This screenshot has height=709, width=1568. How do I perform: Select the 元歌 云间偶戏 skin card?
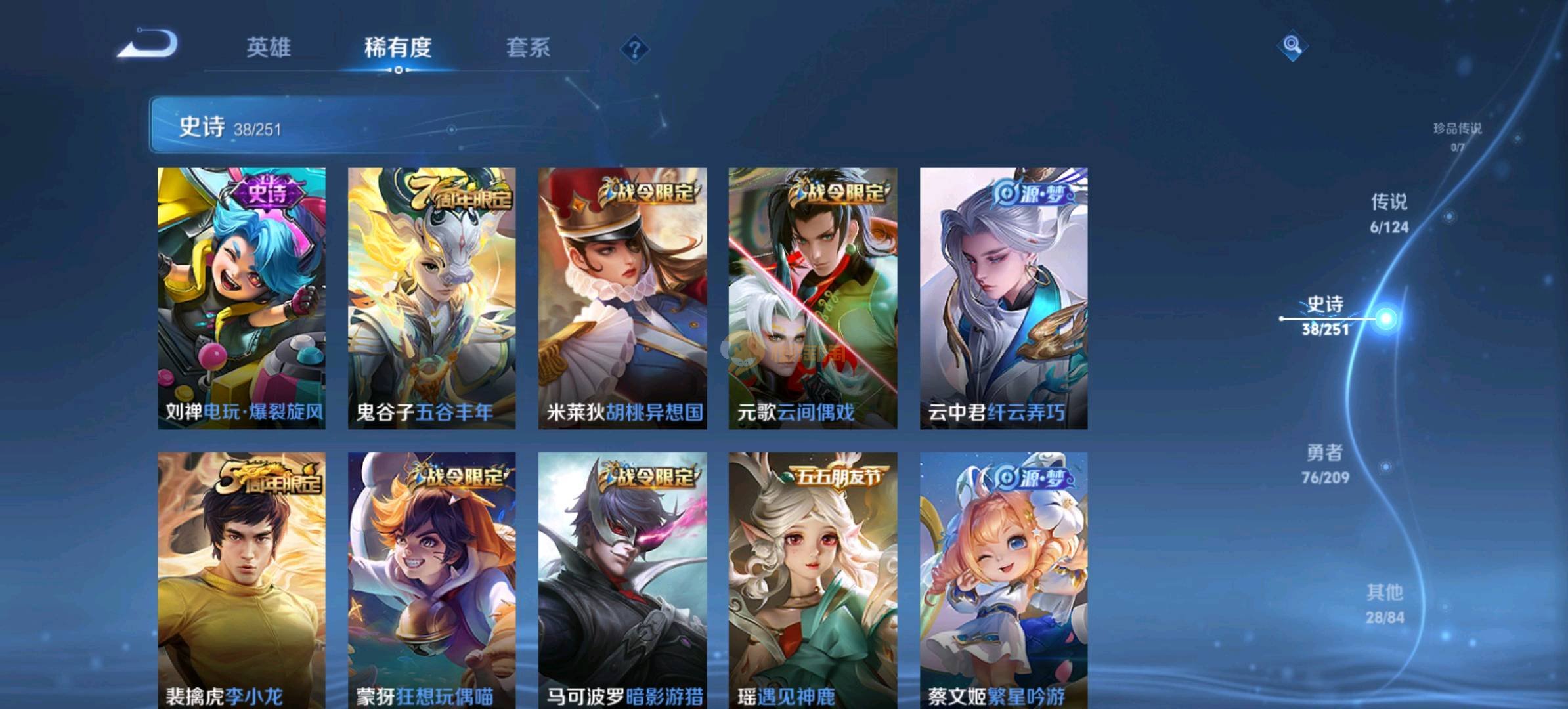click(813, 298)
